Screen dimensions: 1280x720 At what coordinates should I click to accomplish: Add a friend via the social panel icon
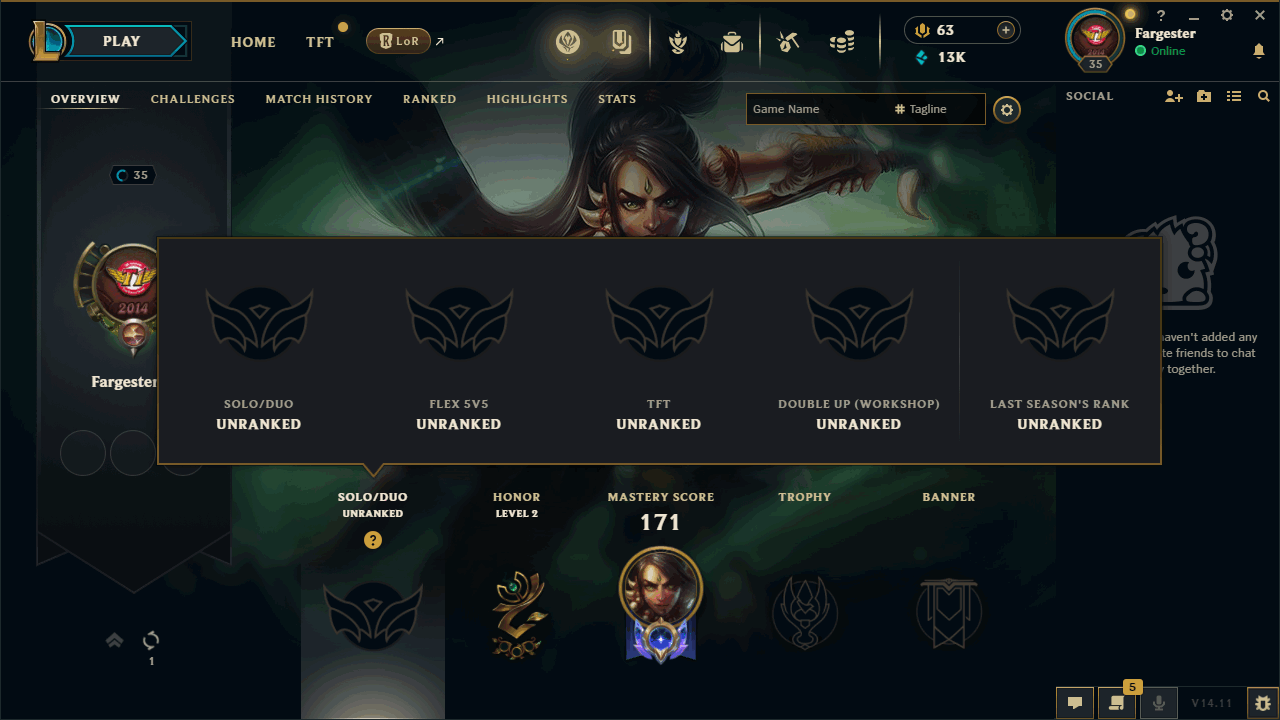pyautogui.click(x=1174, y=95)
